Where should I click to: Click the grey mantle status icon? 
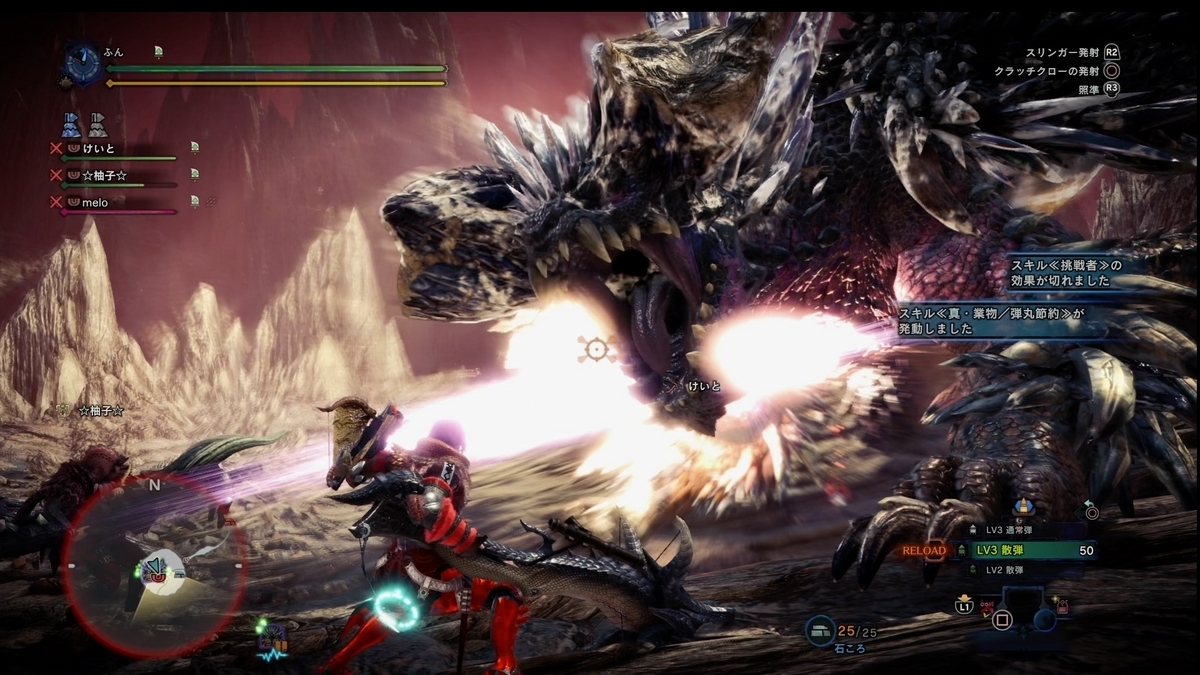click(x=96, y=125)
